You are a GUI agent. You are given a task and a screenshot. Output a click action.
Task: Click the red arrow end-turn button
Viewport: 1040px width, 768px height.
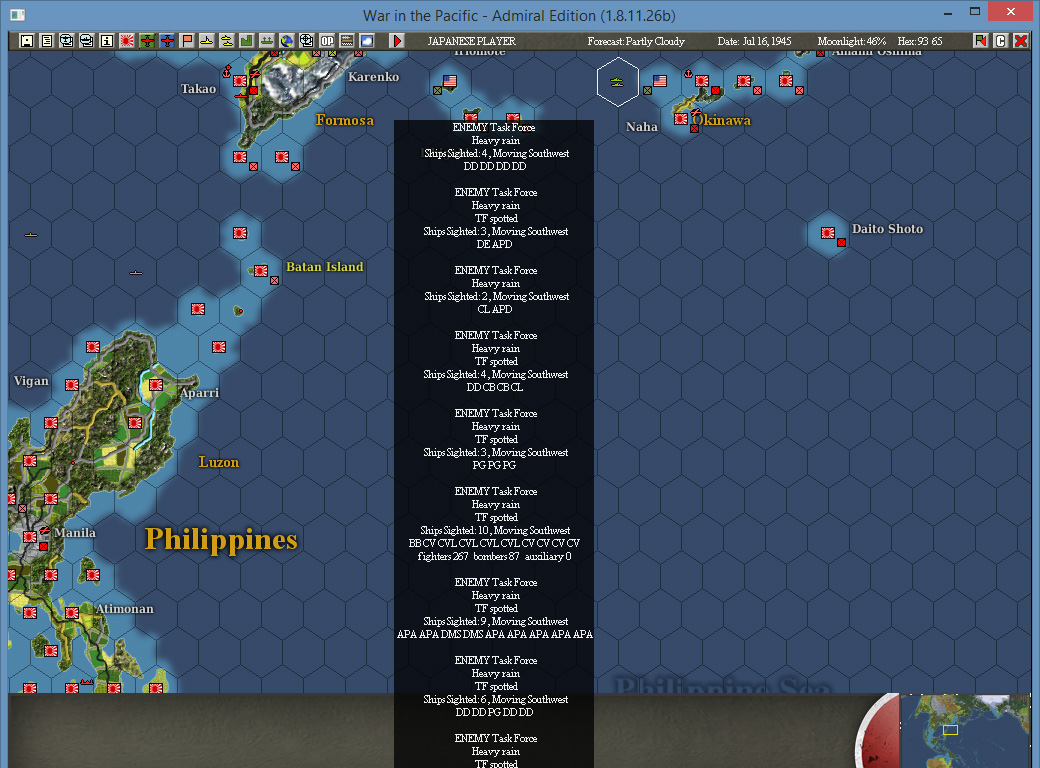(397, 41)
